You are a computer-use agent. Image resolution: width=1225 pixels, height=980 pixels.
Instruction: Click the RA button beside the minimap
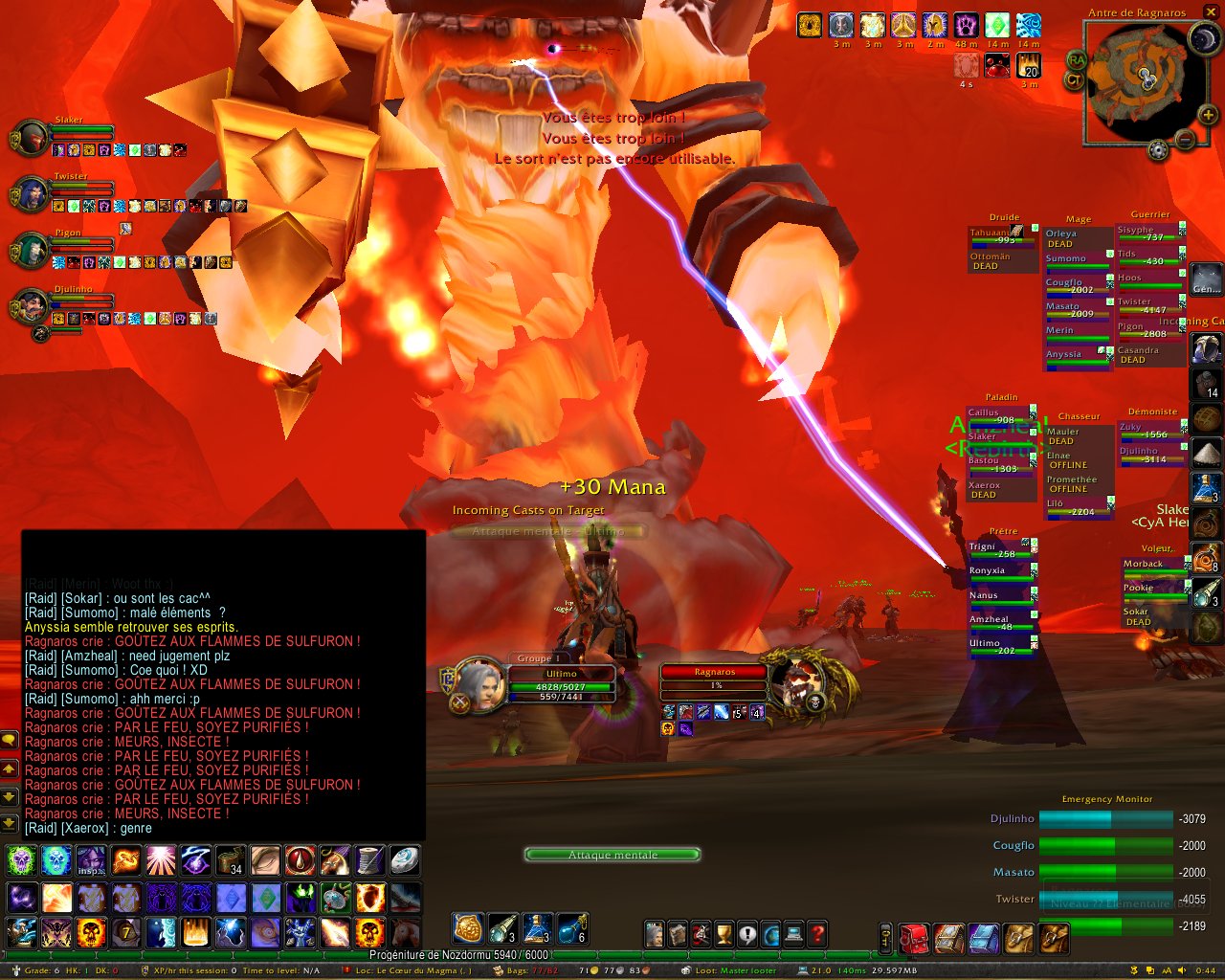(1078, 59)
